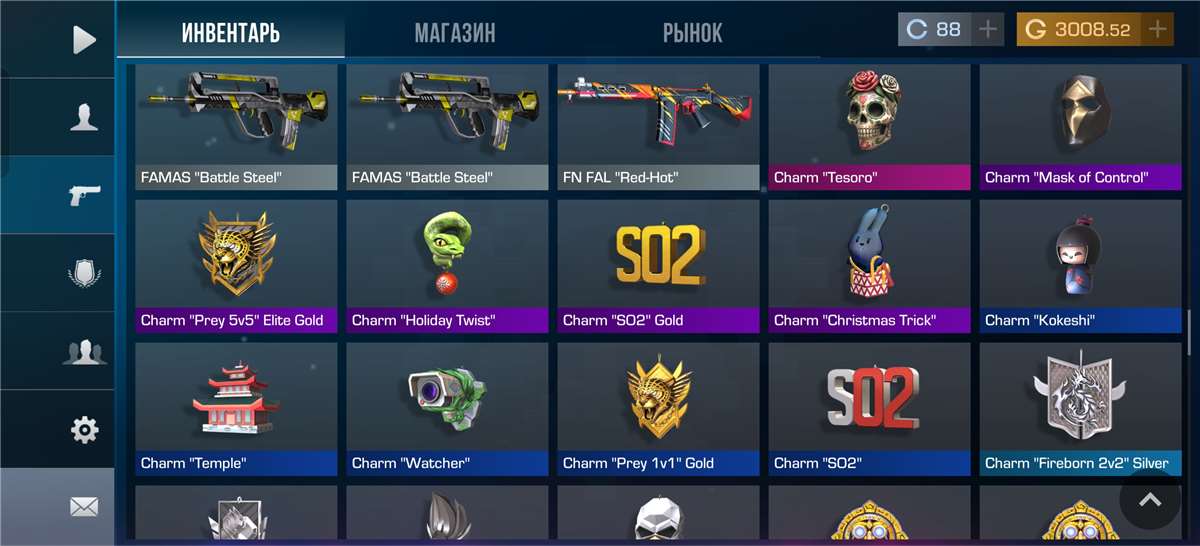Open settings via the gear icon
This screenshot has height=546, width=1200.
tap(84, 430)
